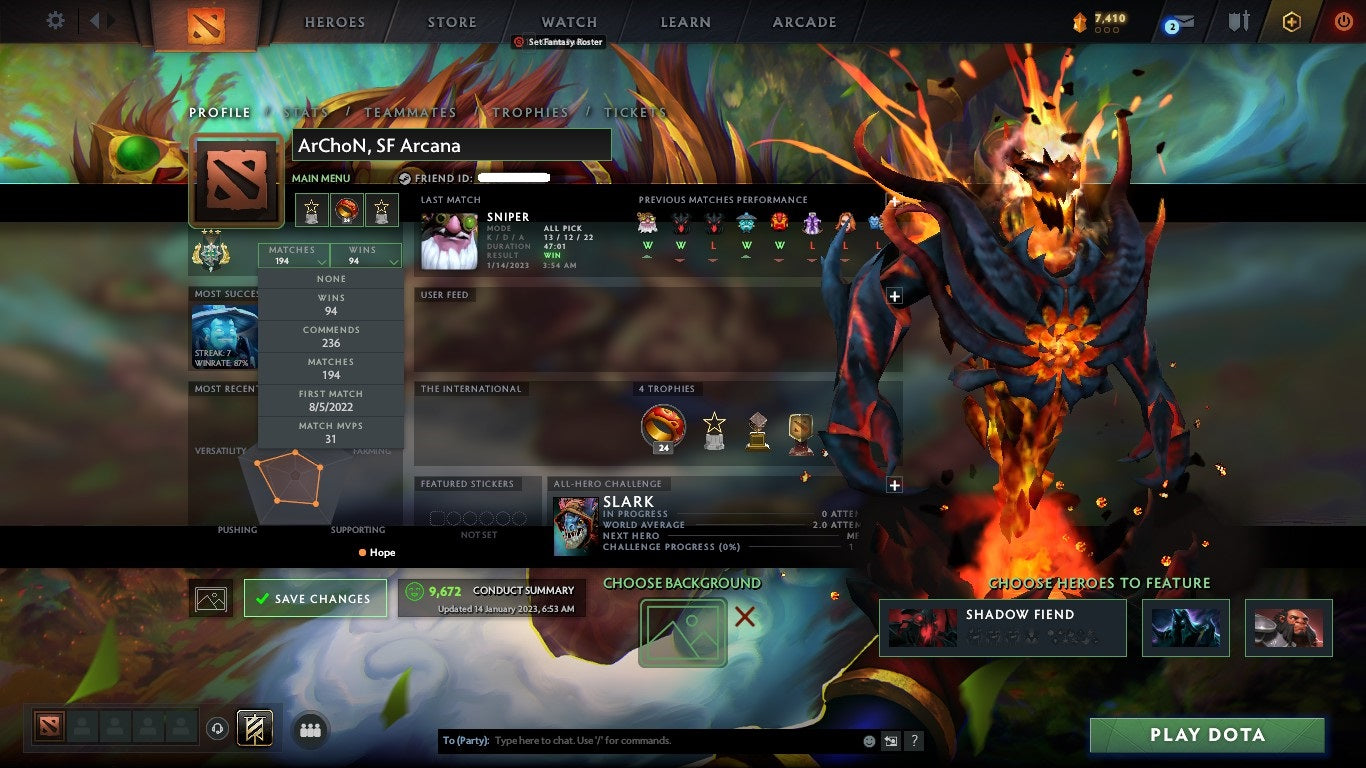Screen dimensions: 1366x768
Task: Open the HEROES menu
Action: coord(334,21)
